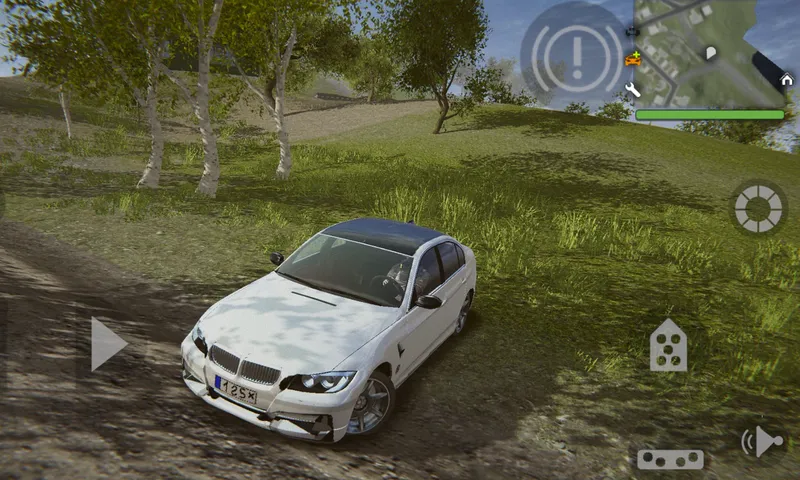Tap the left play arrow button

click(x=107, y=344)
